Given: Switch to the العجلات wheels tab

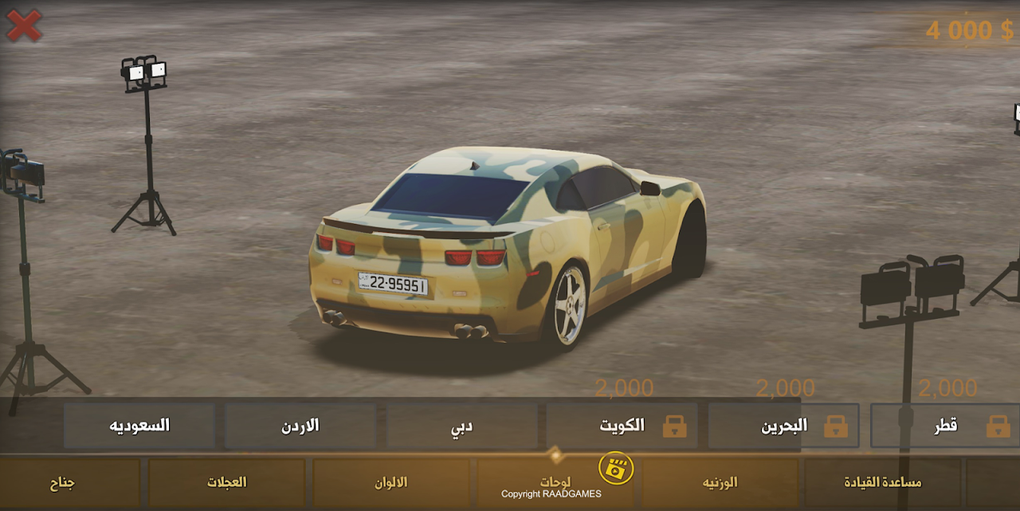Looking at the screenshot, I should coord(227,483).
